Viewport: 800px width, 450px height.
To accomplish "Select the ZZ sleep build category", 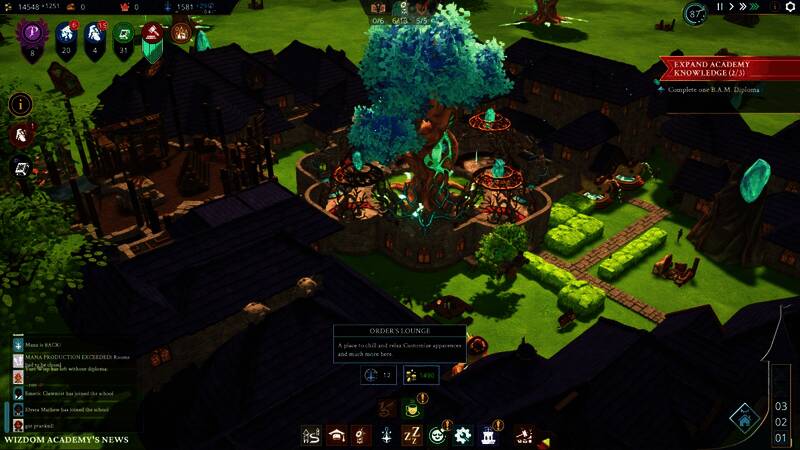I will pyautogui.click(x=411, y=435).
